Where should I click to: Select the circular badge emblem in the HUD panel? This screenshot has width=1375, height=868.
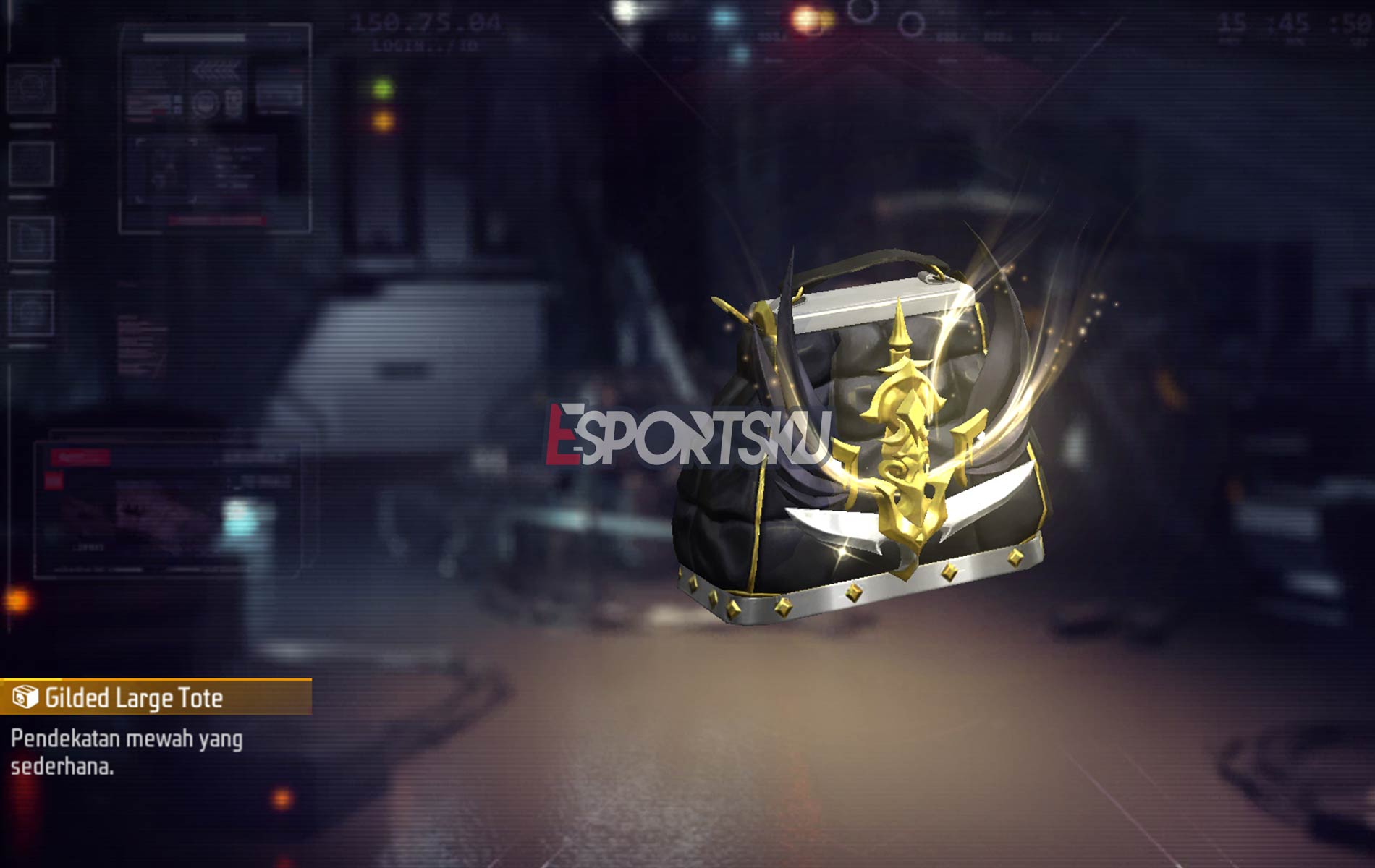point(203,101)
